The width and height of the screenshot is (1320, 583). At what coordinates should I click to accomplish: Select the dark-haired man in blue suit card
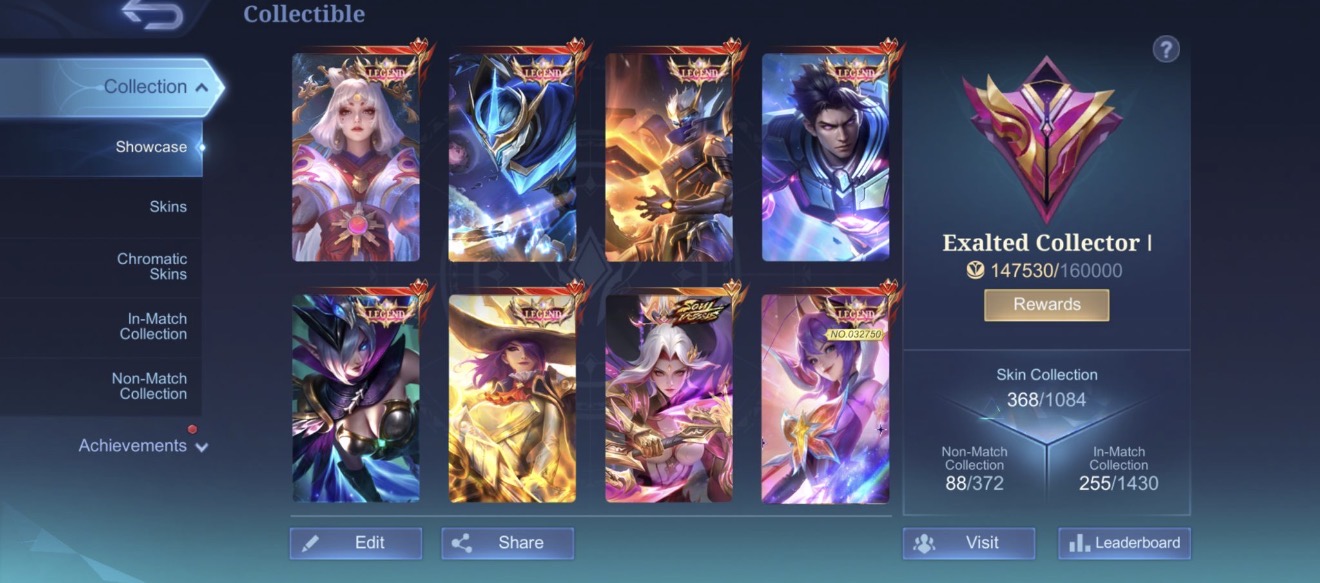[825, 157]
